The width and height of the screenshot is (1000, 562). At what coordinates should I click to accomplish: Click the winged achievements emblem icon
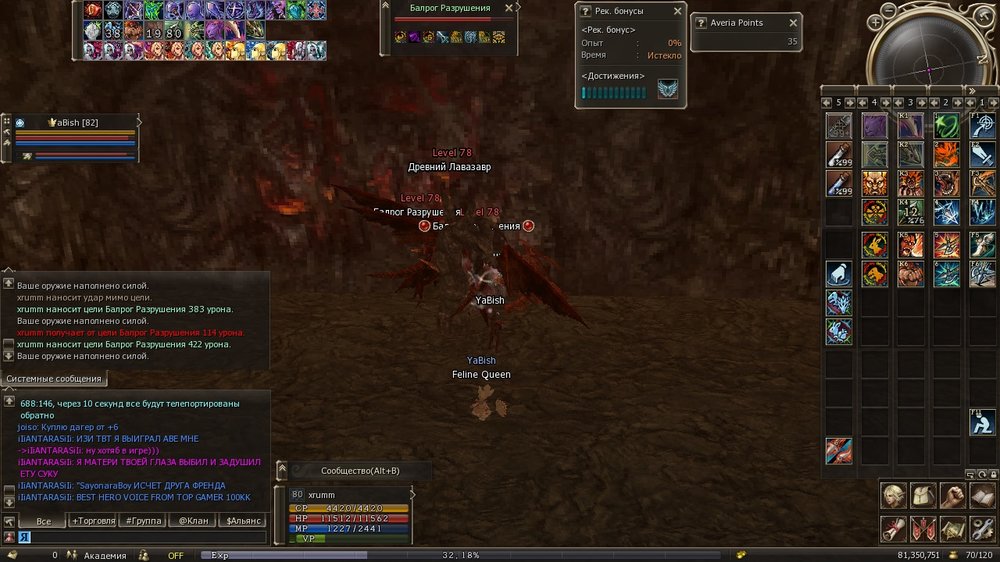pyautogui.click(x=667, y=89)
